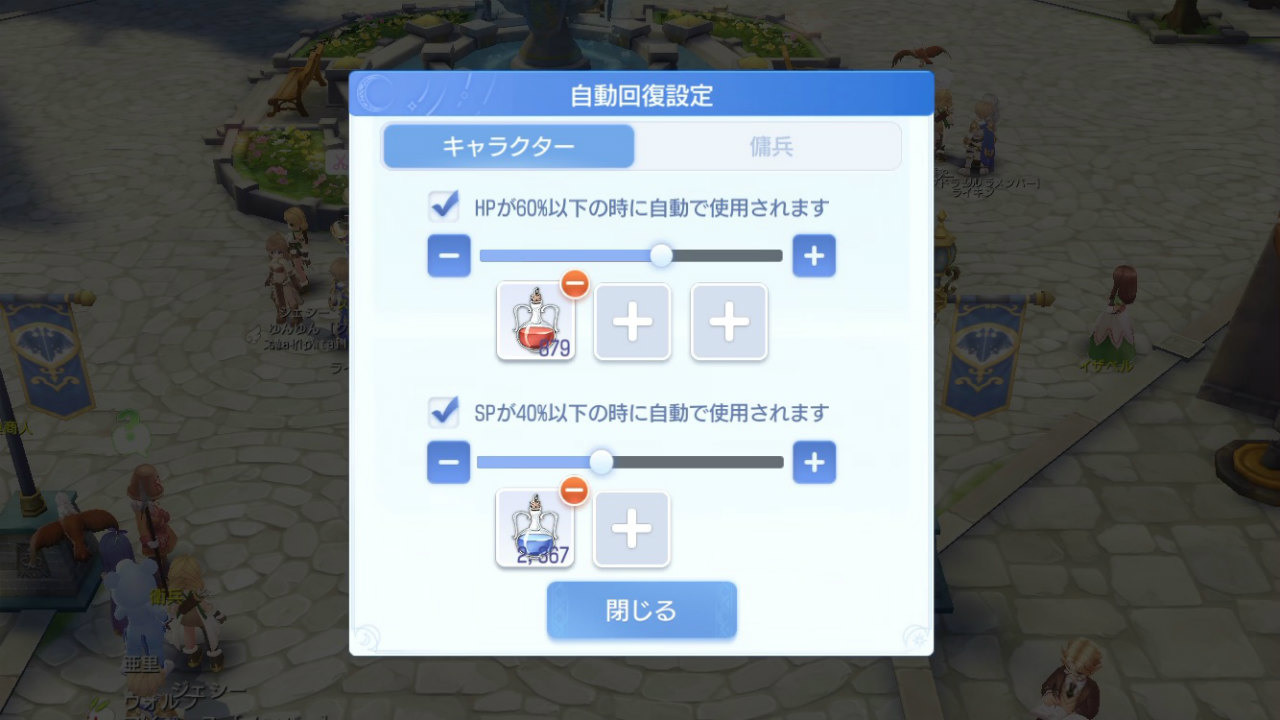The image size is (1280, 720).
Task: Add an item to the empty SP recovery slot
Action: click(x=632, y=530)
